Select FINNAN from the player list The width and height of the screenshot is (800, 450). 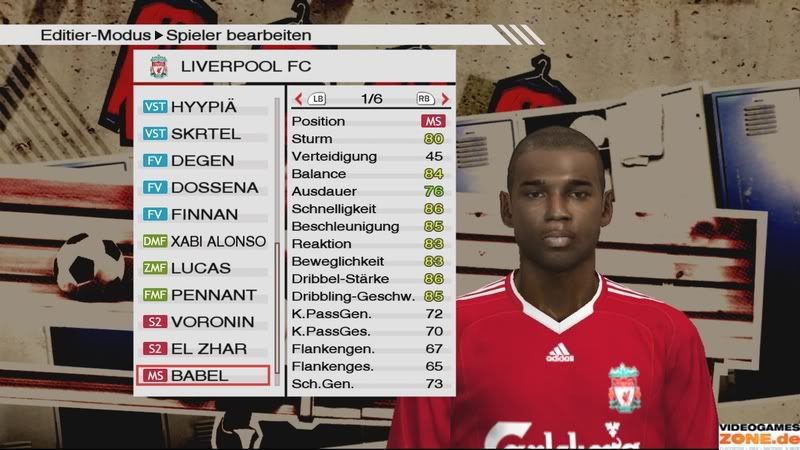click(x=205, y=214)
